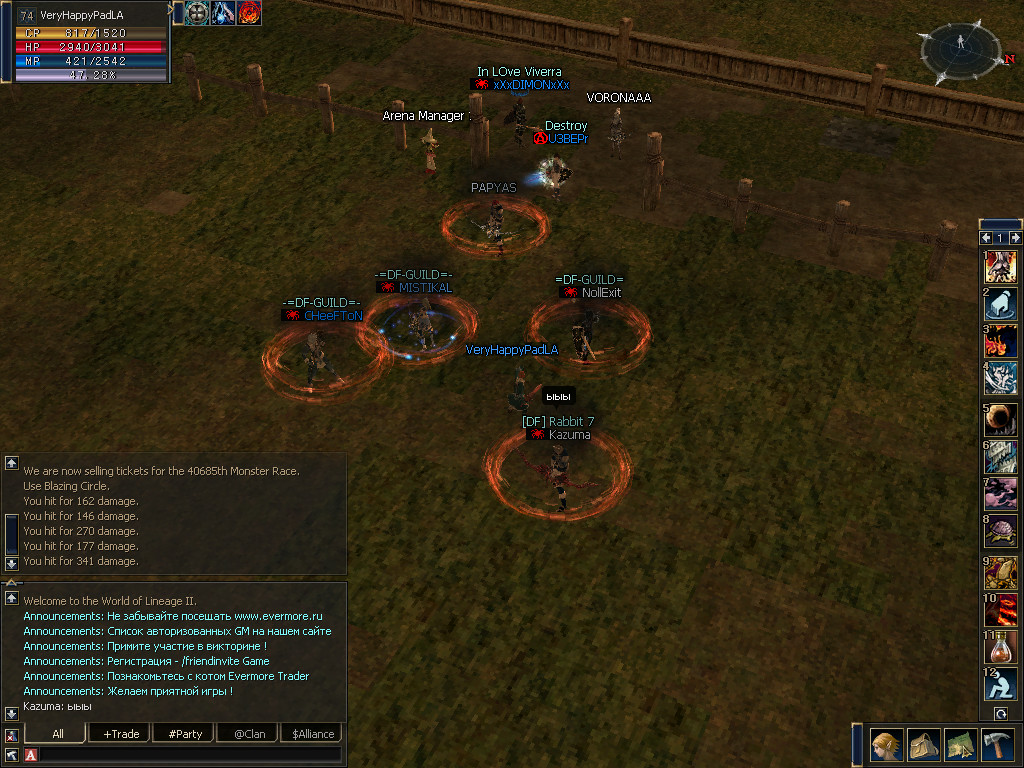The image size is (1024, 768).
Task: Show the $Alliance chat tab
Action: [x=313, y=734]
